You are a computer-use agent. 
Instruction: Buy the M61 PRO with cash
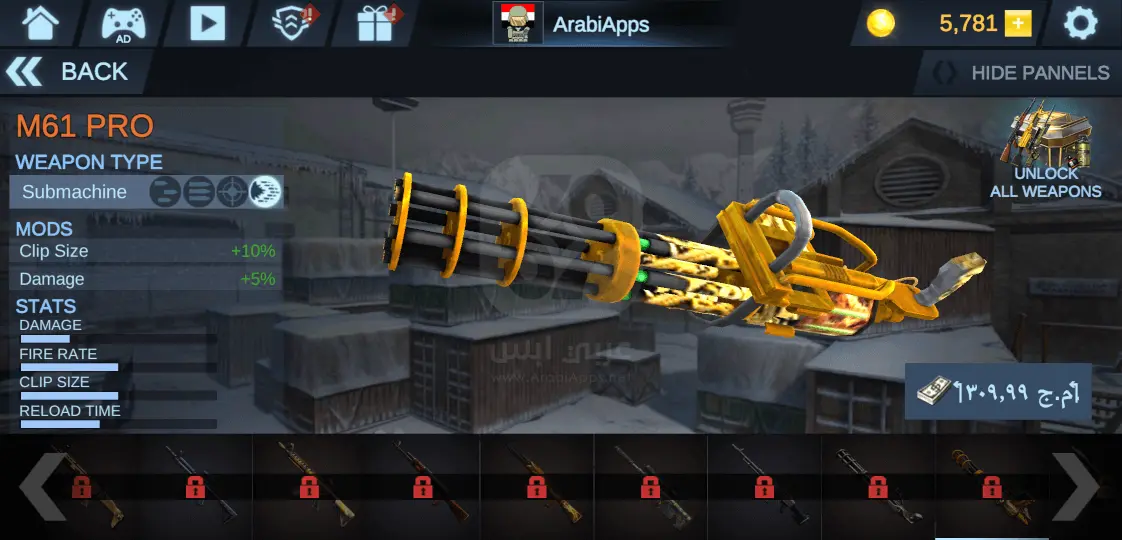coord(998,391)
